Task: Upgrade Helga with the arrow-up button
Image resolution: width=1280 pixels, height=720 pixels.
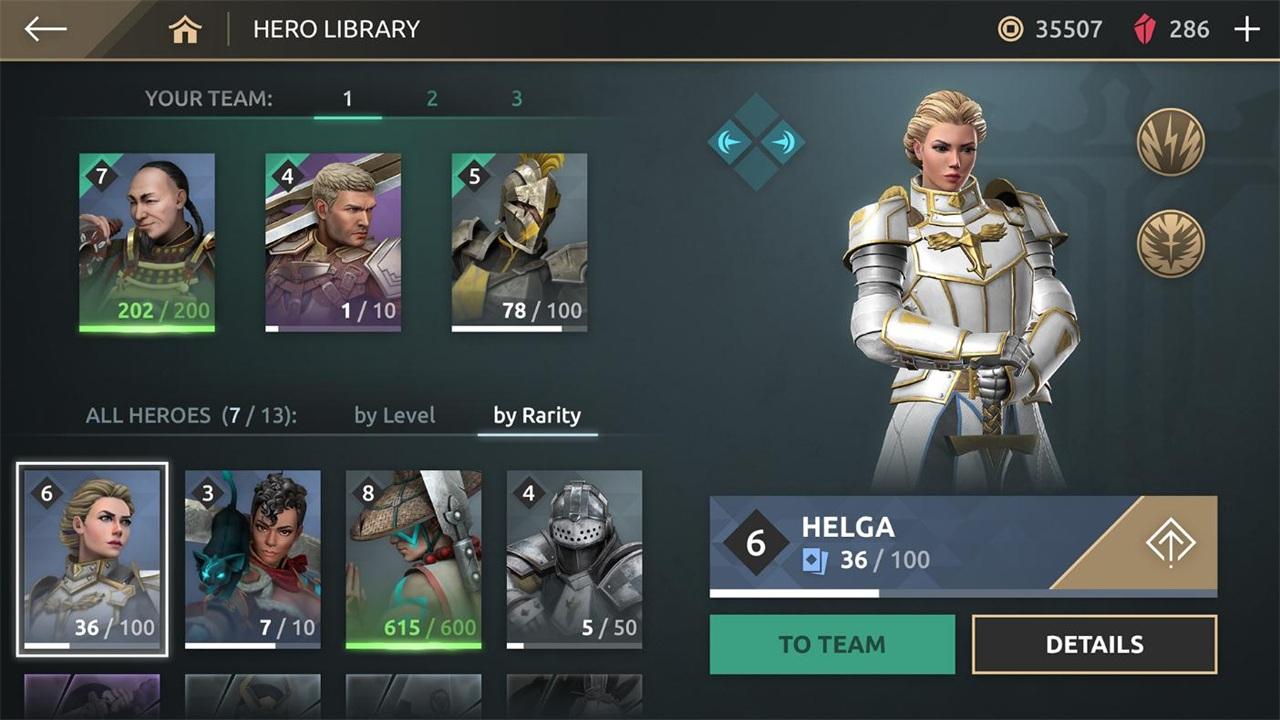Action: click(1169, 544)
